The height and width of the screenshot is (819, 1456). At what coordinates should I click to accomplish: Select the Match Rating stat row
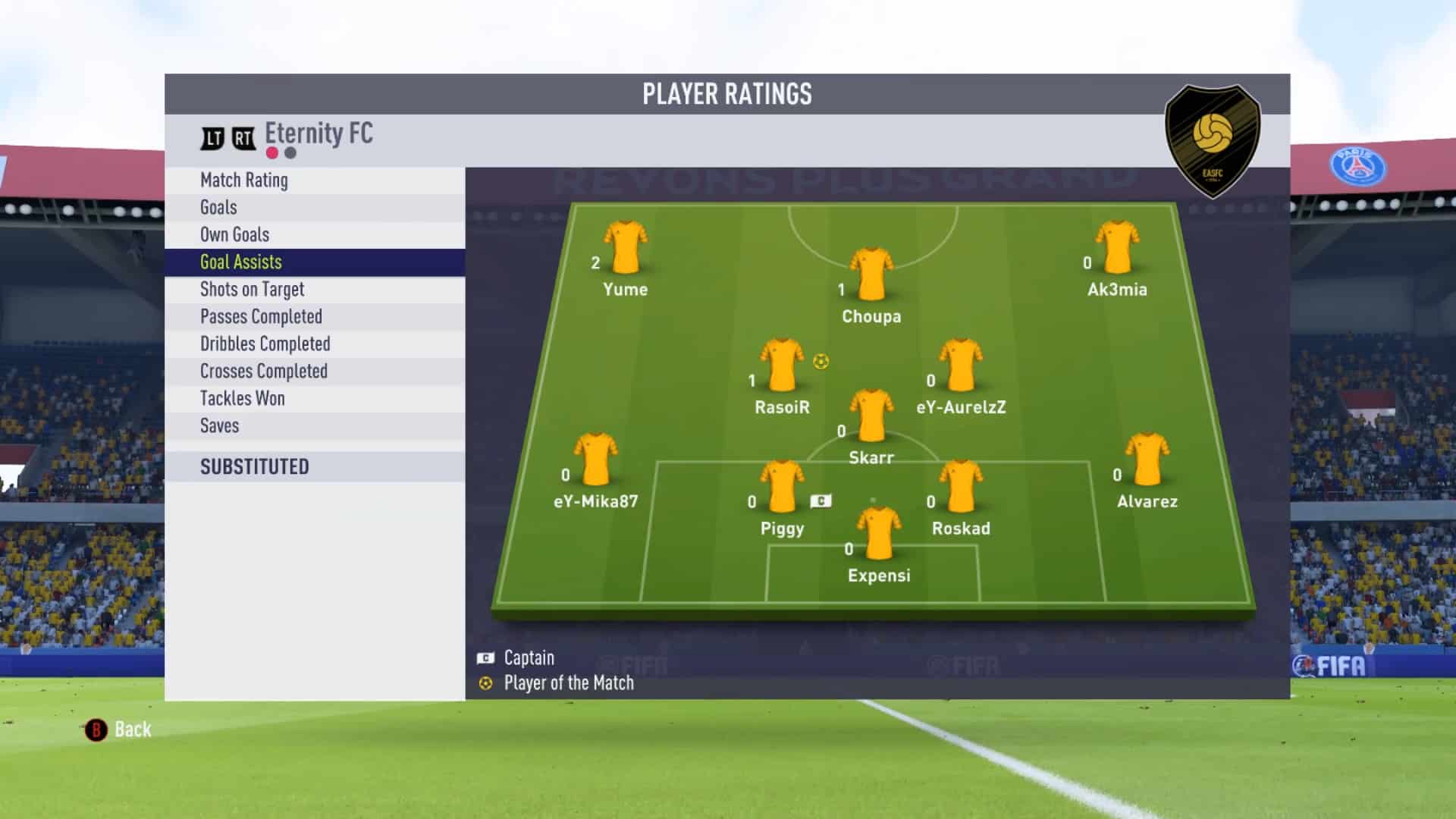pyautogui.click(x=314, y=180)
